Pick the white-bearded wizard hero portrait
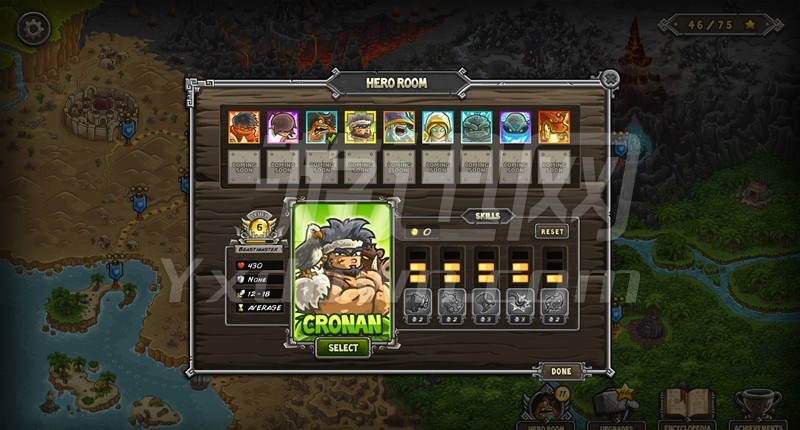This screenshot has width=800, height=430. point(399,127)
